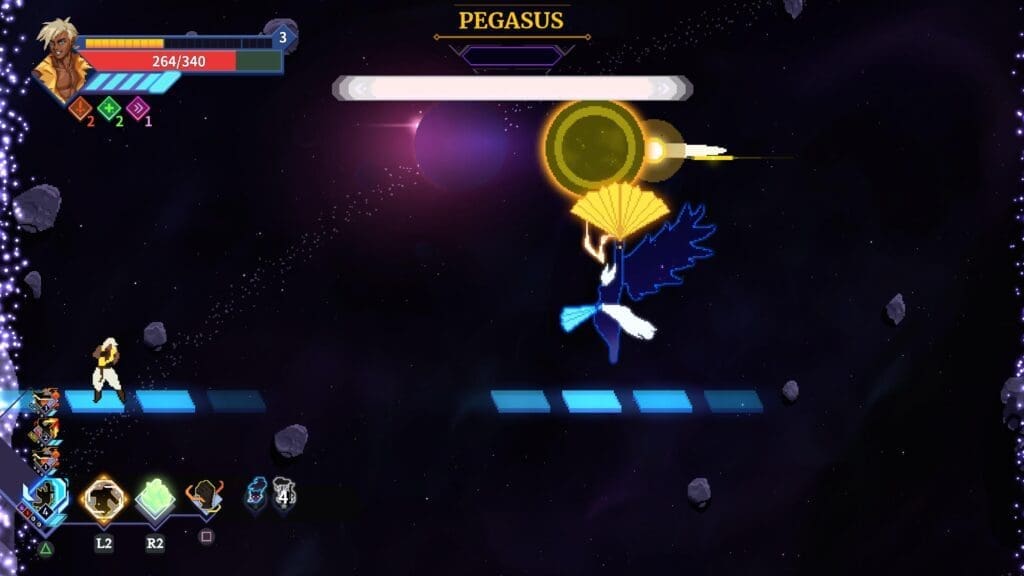
Task: Activate the gold-framed ability above L2
Action: click(x=104, y=498)
